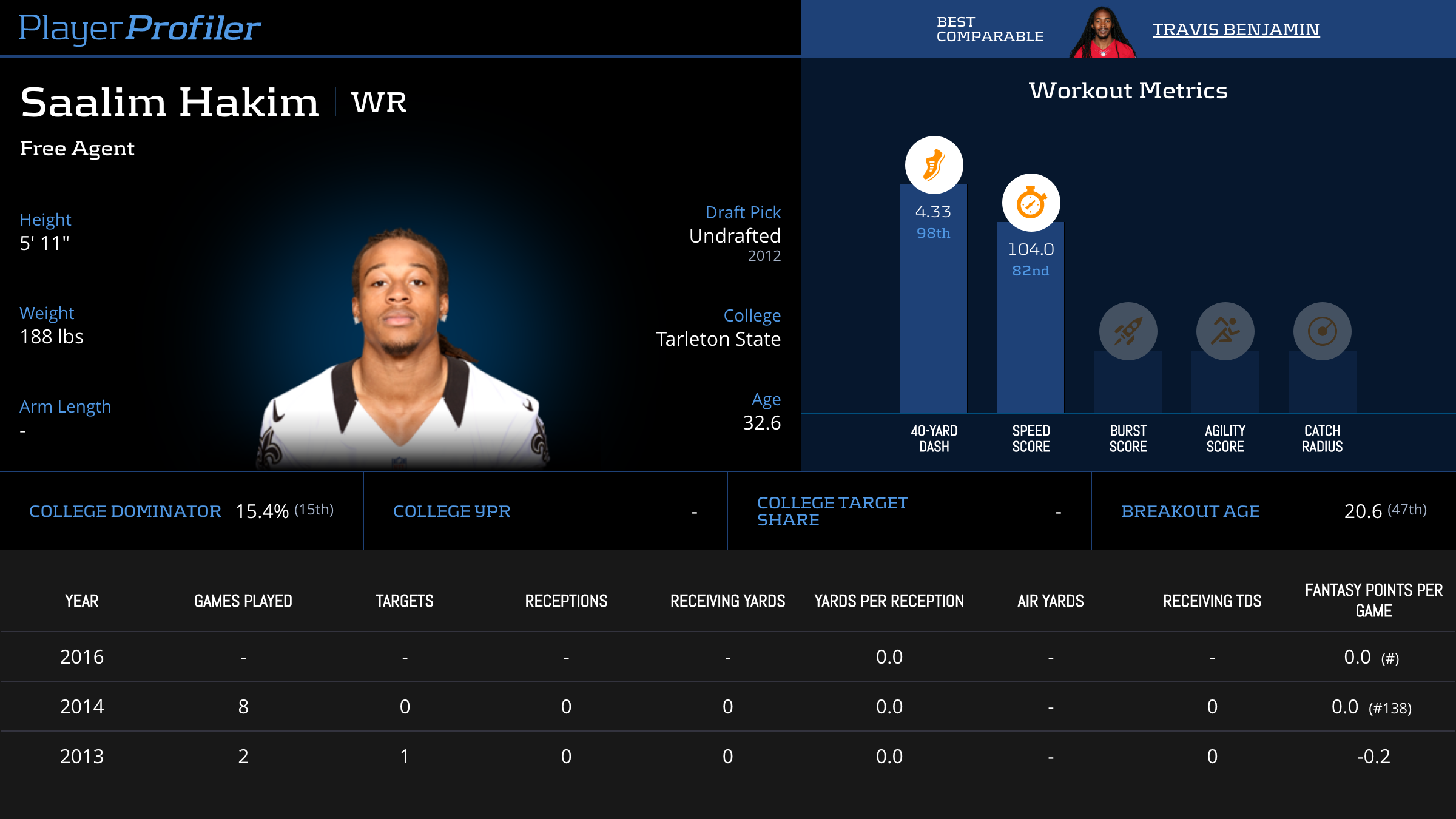Open the PlayerProfiler home logo
1456x819 pixels.
140,28
